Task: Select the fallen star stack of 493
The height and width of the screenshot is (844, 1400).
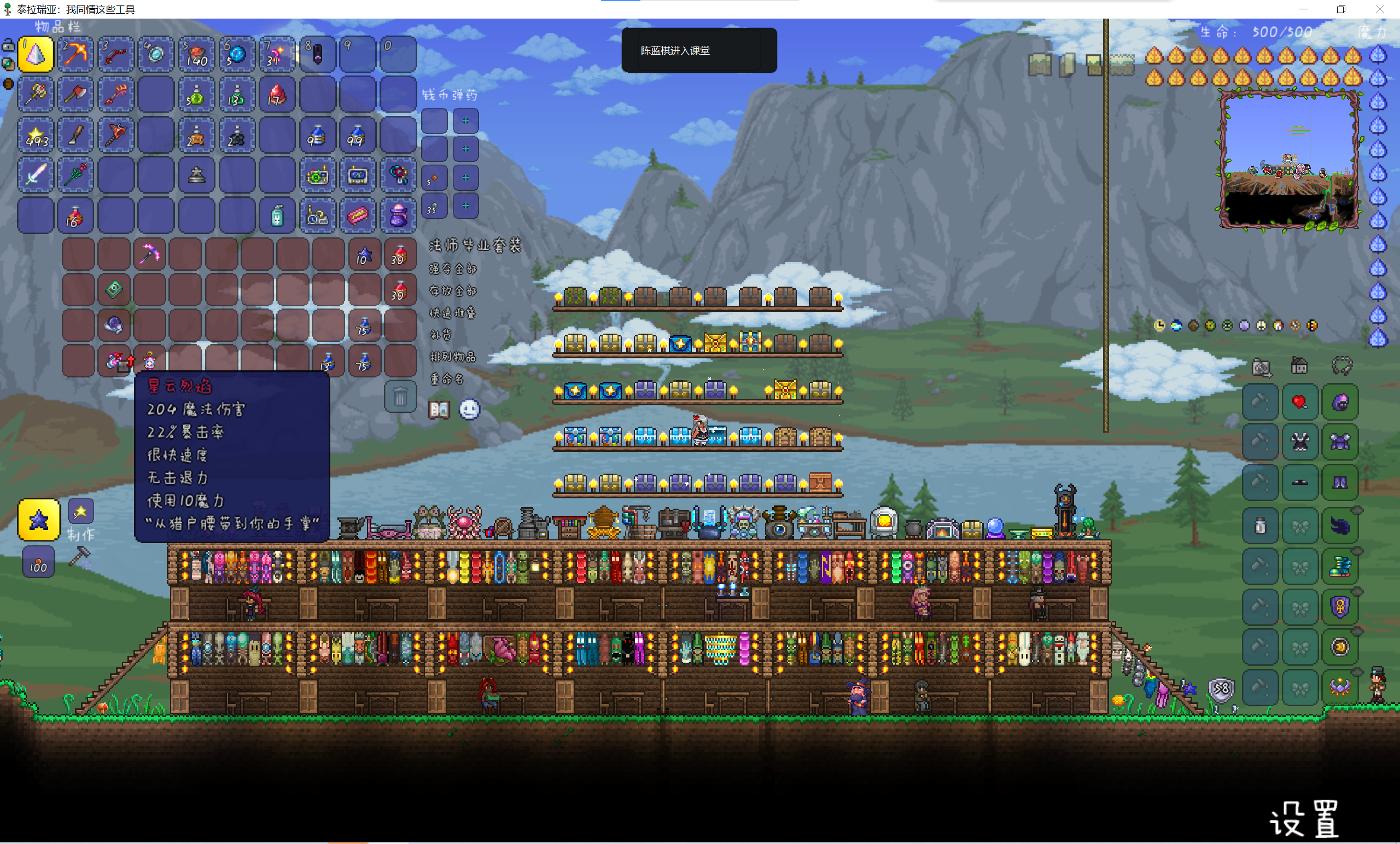Action: 36,136
